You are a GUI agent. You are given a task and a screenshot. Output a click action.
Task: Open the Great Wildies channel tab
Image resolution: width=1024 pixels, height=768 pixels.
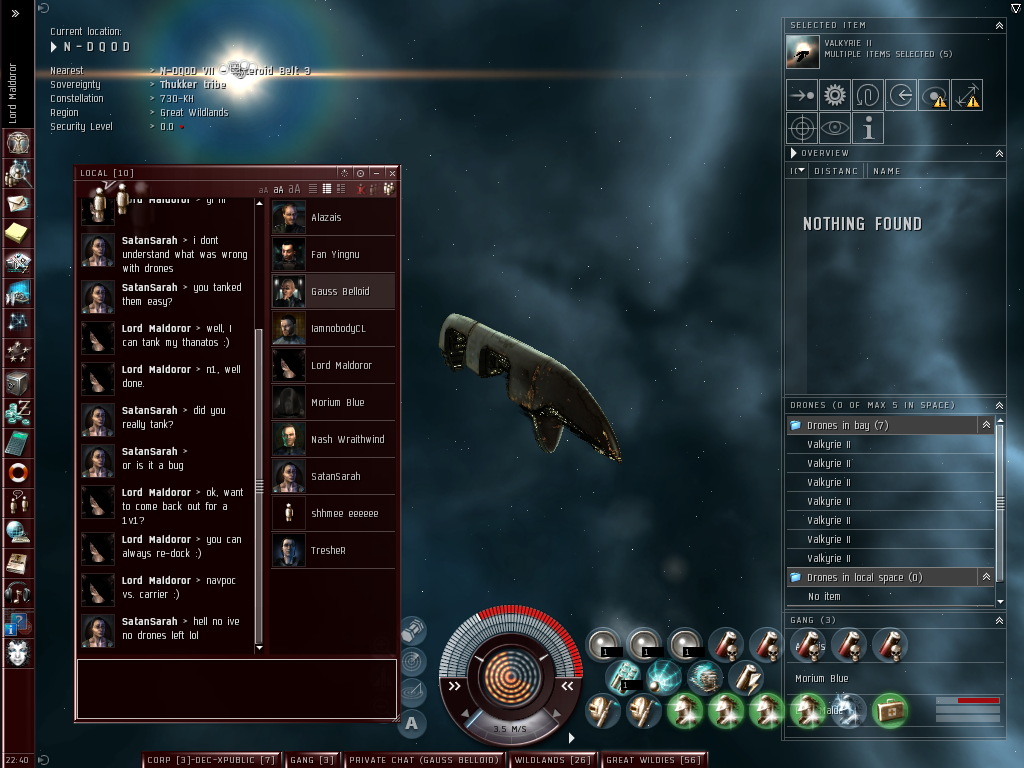coord(653,760)
